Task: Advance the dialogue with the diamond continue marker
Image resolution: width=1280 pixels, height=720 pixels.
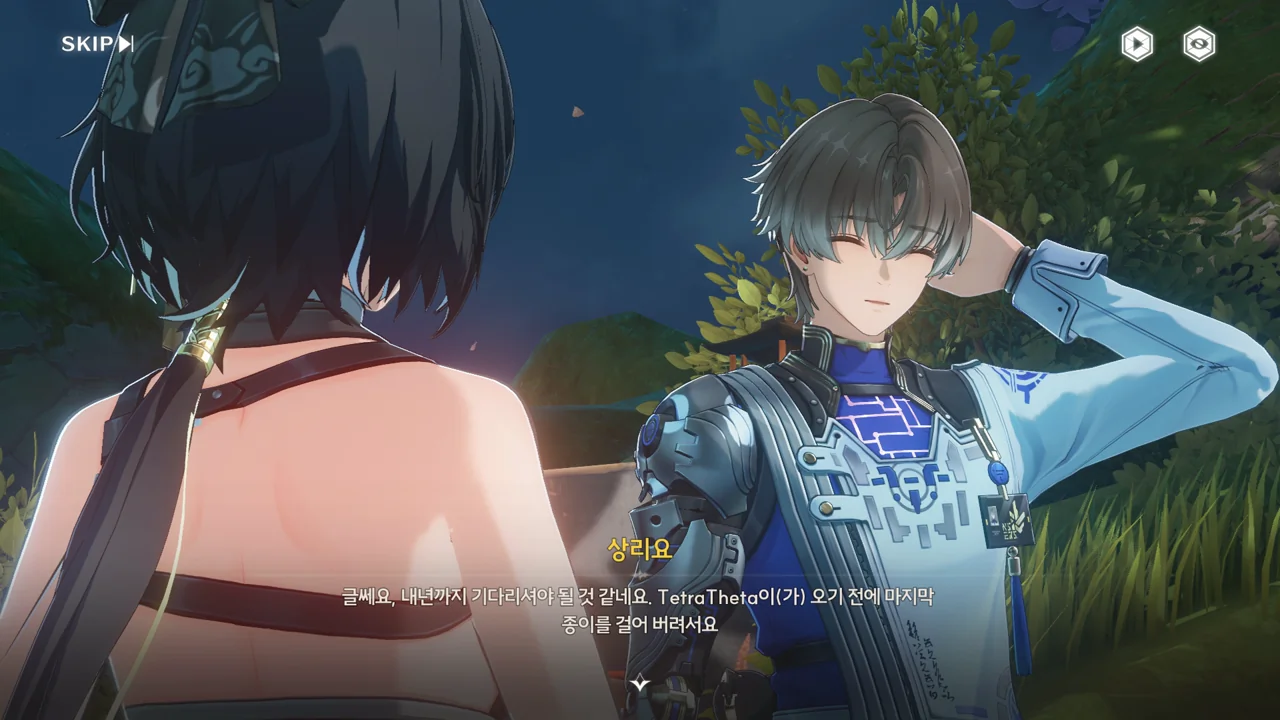Action: point(640,684)
